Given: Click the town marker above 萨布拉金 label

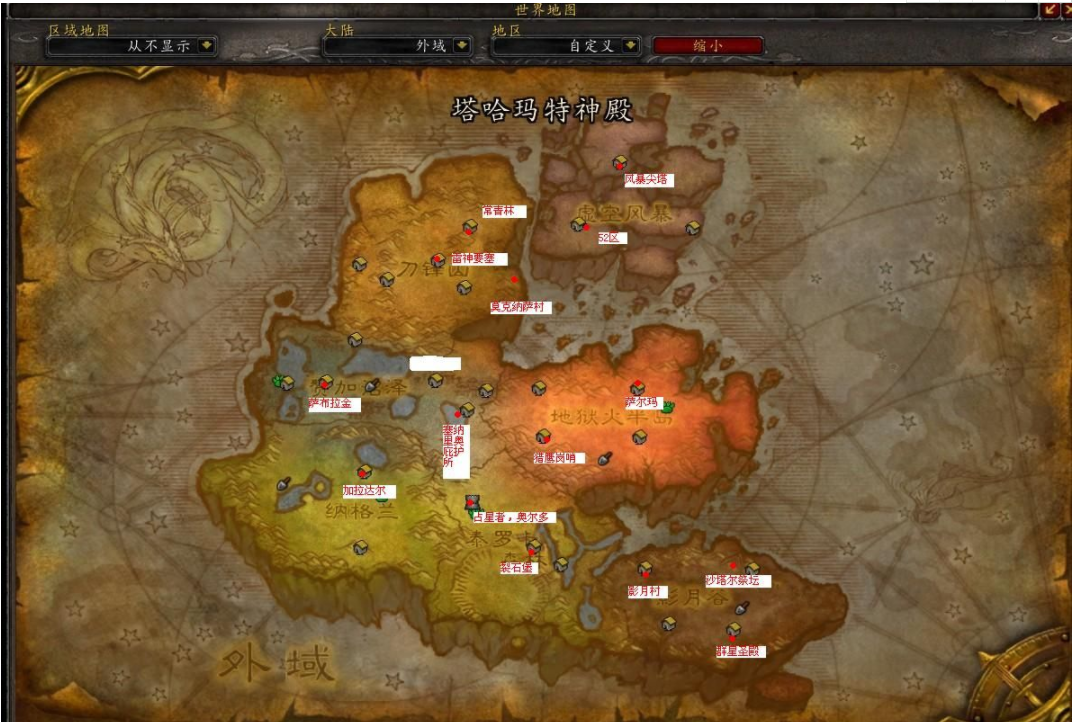Looking at the screenshot, I should 325,382.
